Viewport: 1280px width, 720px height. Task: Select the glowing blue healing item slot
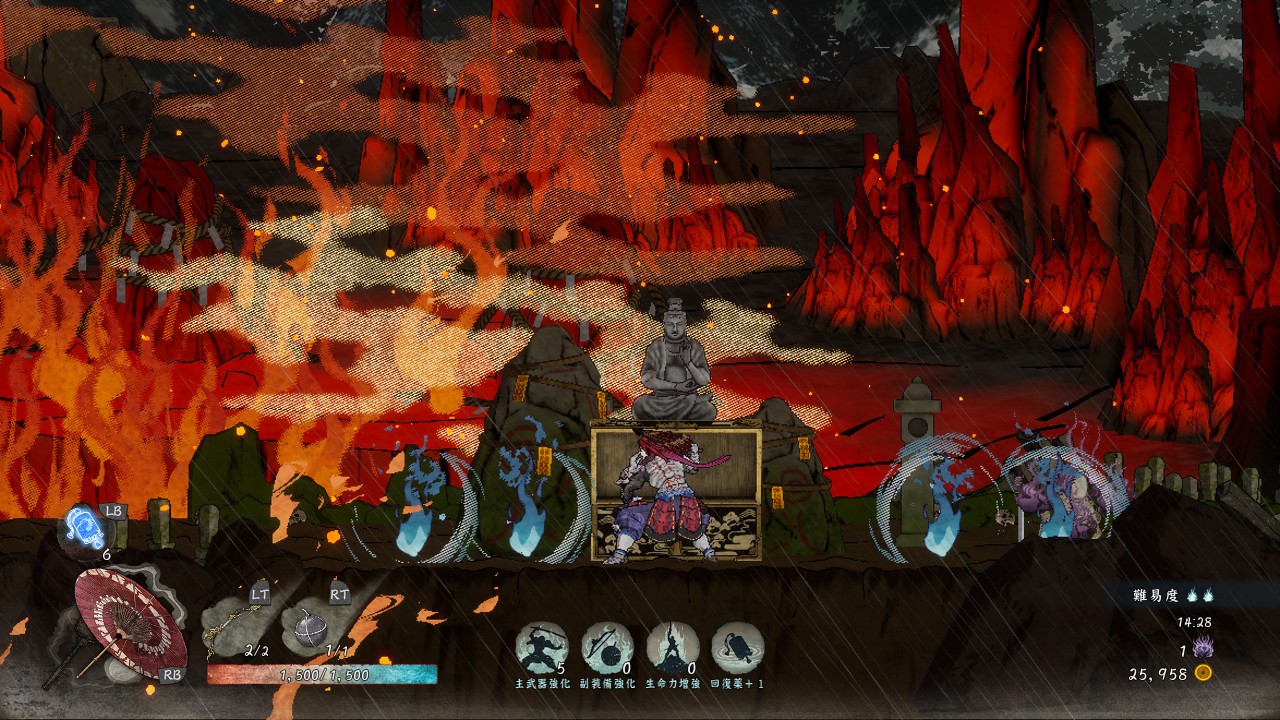(85, 528)
